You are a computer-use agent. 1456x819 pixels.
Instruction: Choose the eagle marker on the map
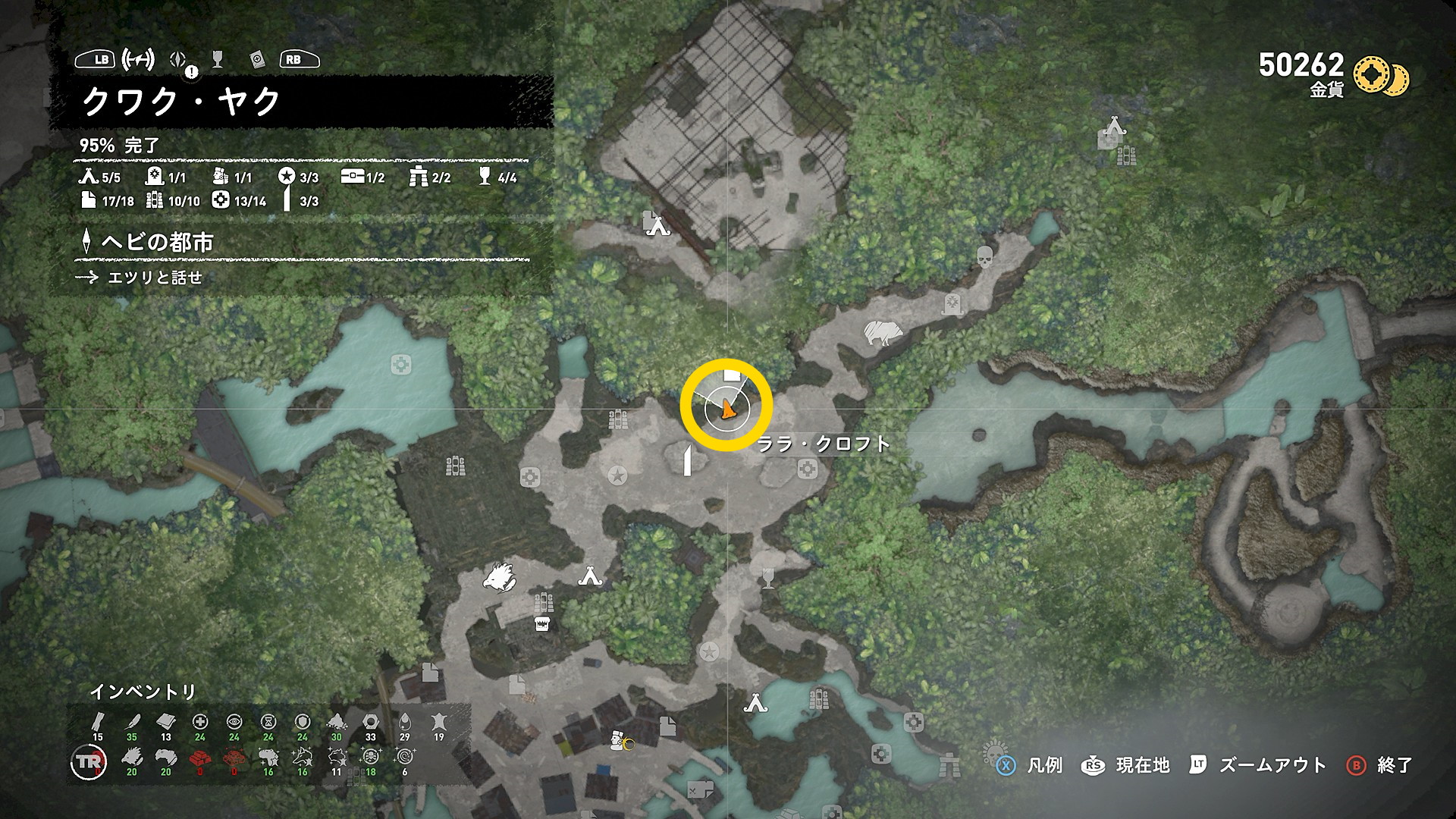(x=500, y=576)
